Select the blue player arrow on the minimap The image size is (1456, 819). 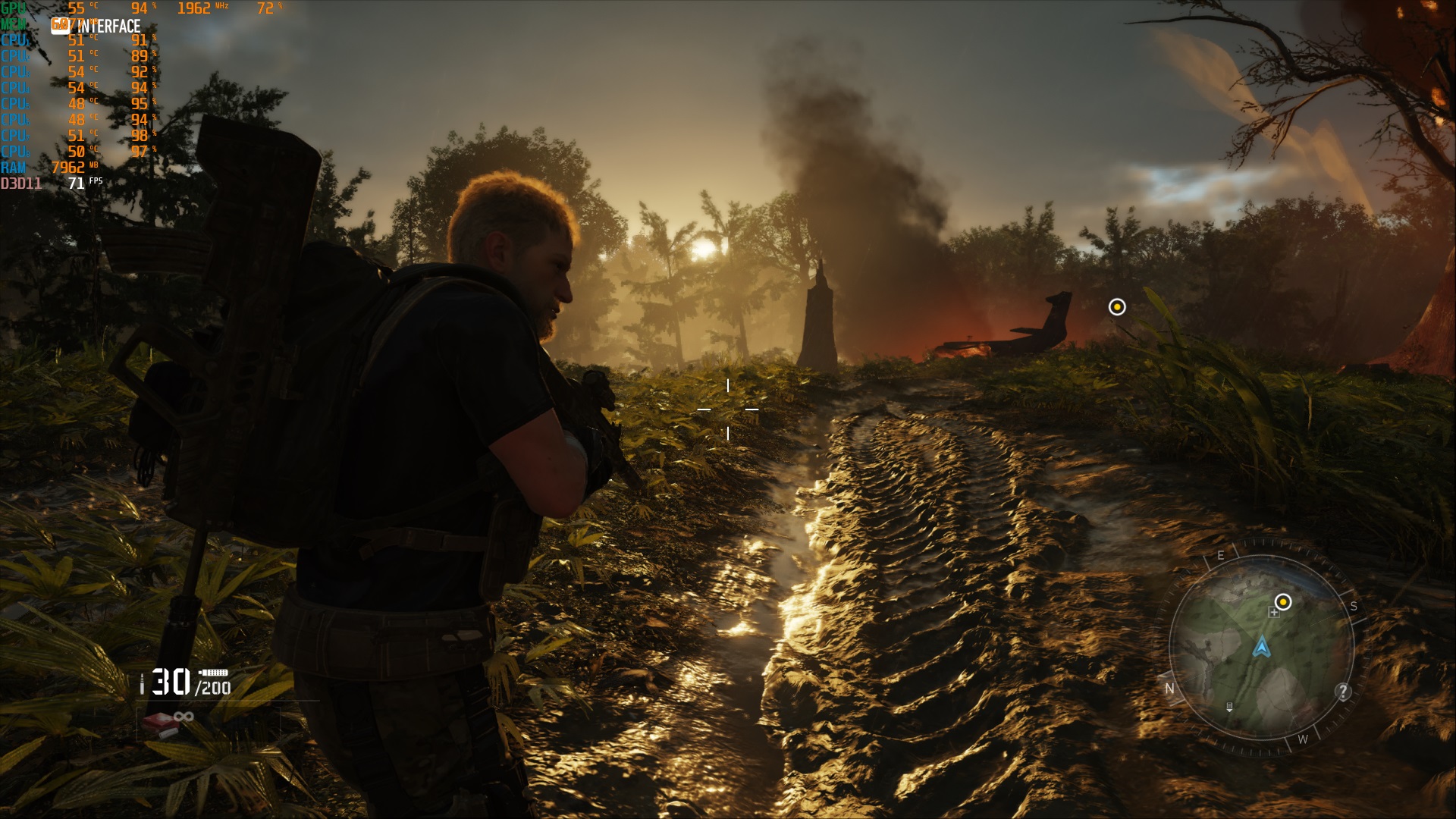[1262, 647]
